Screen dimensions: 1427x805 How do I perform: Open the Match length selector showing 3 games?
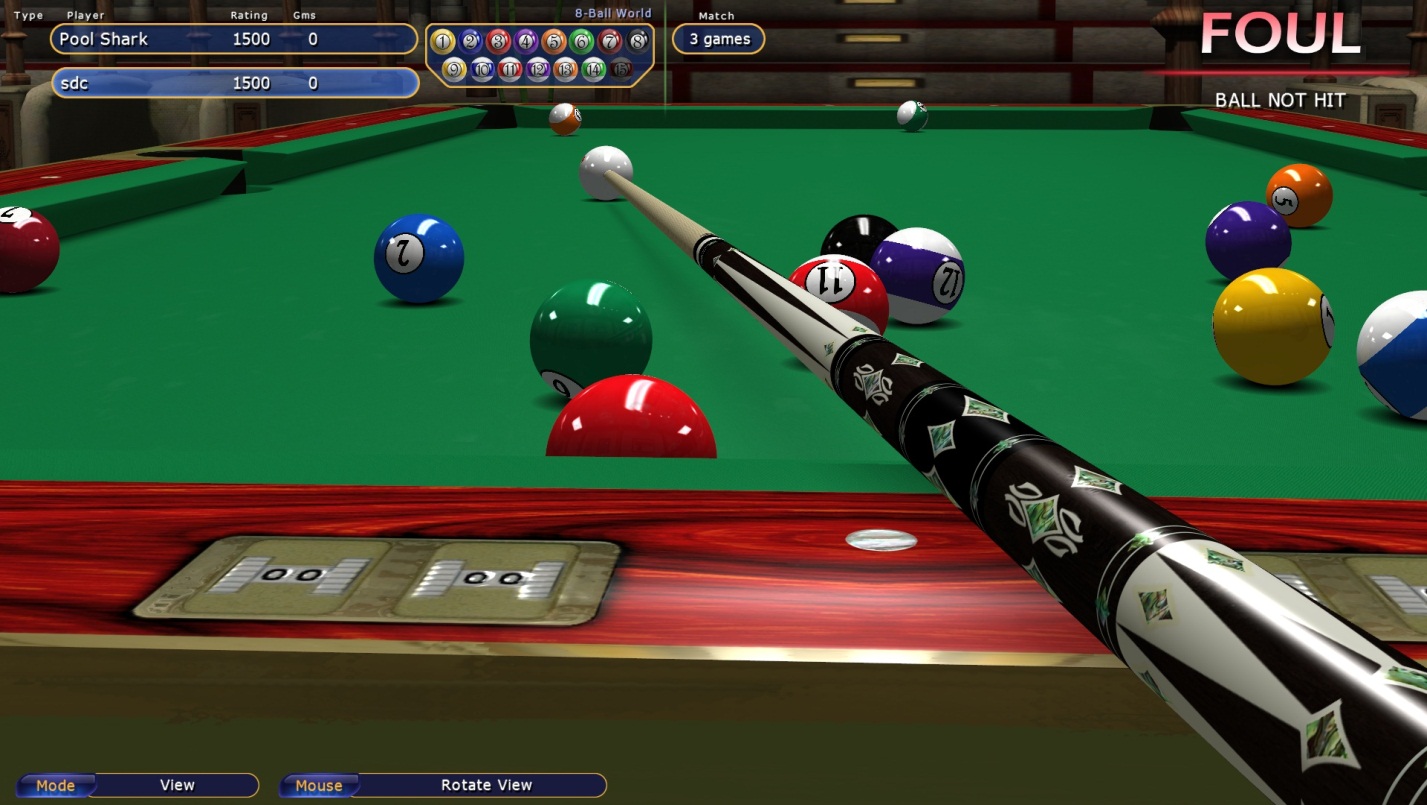(718, 39)
